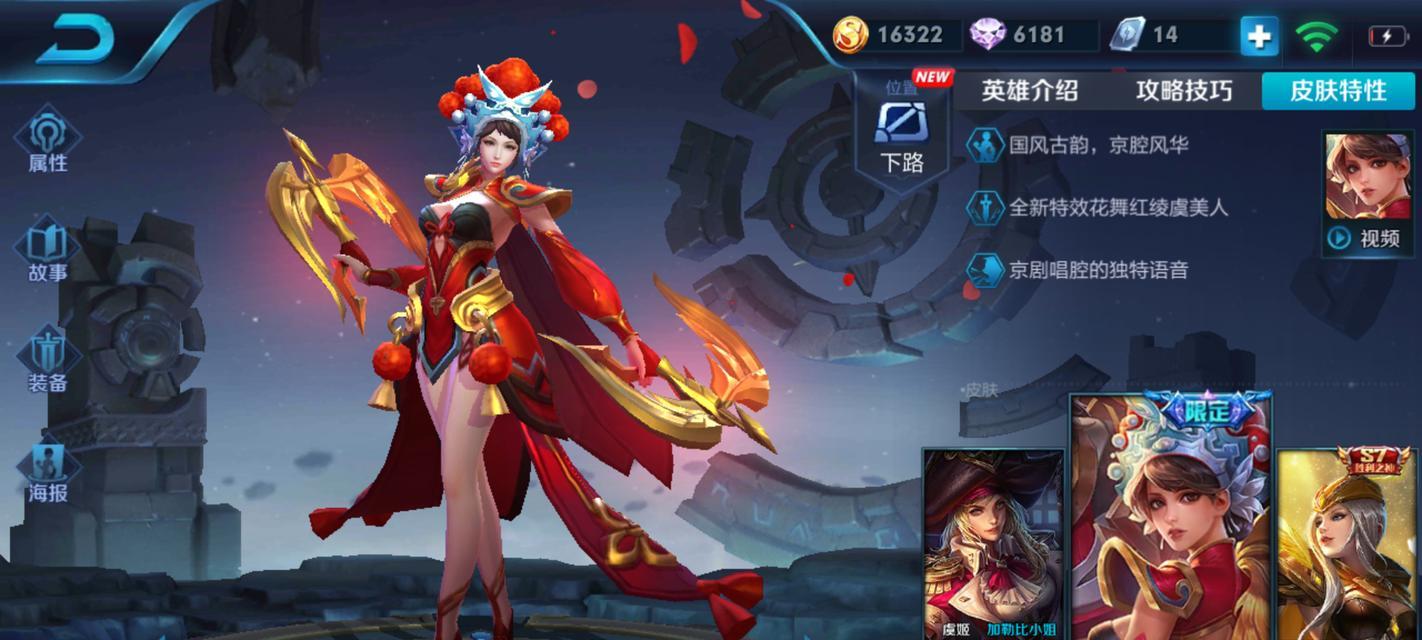
Task: Go back using the top-left arrow
Action: pyautogui.click(x=77, y=37)
